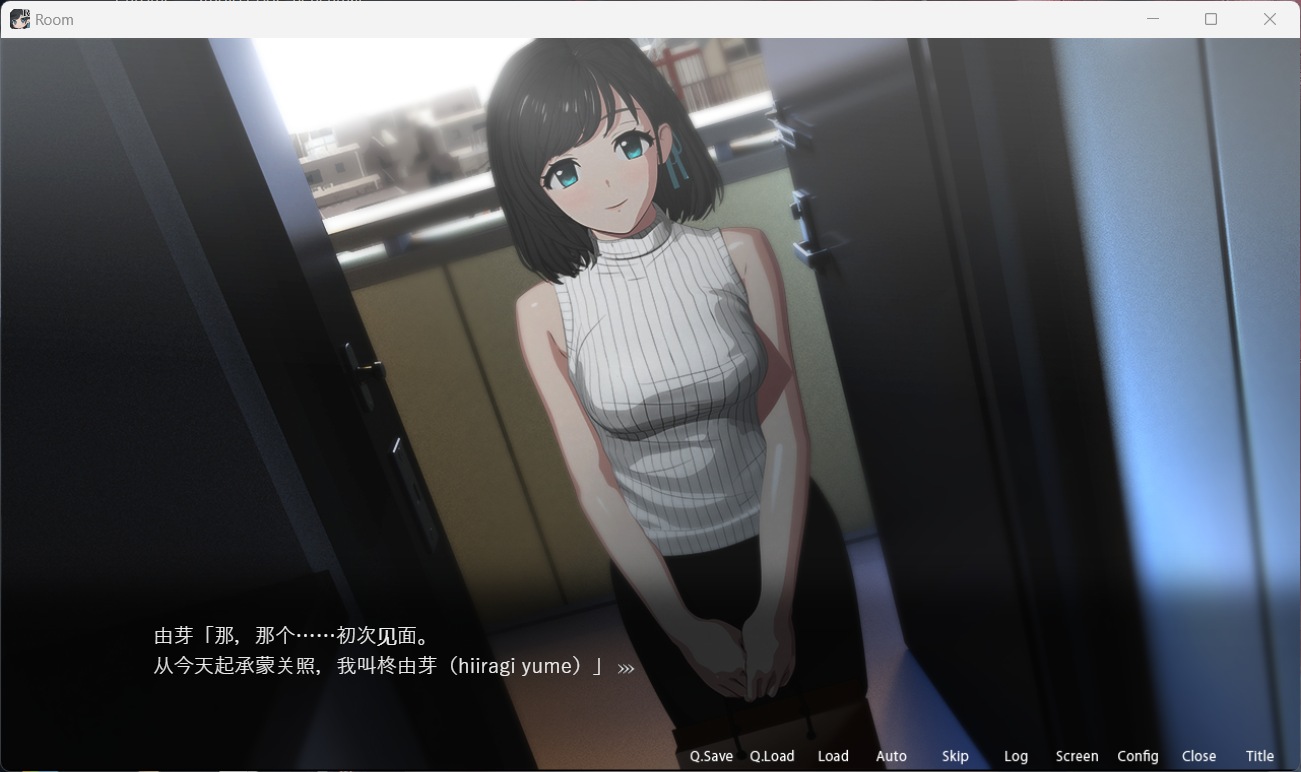Enable Auto reading mode
The image size is (1301, 772).
[890, 756]
